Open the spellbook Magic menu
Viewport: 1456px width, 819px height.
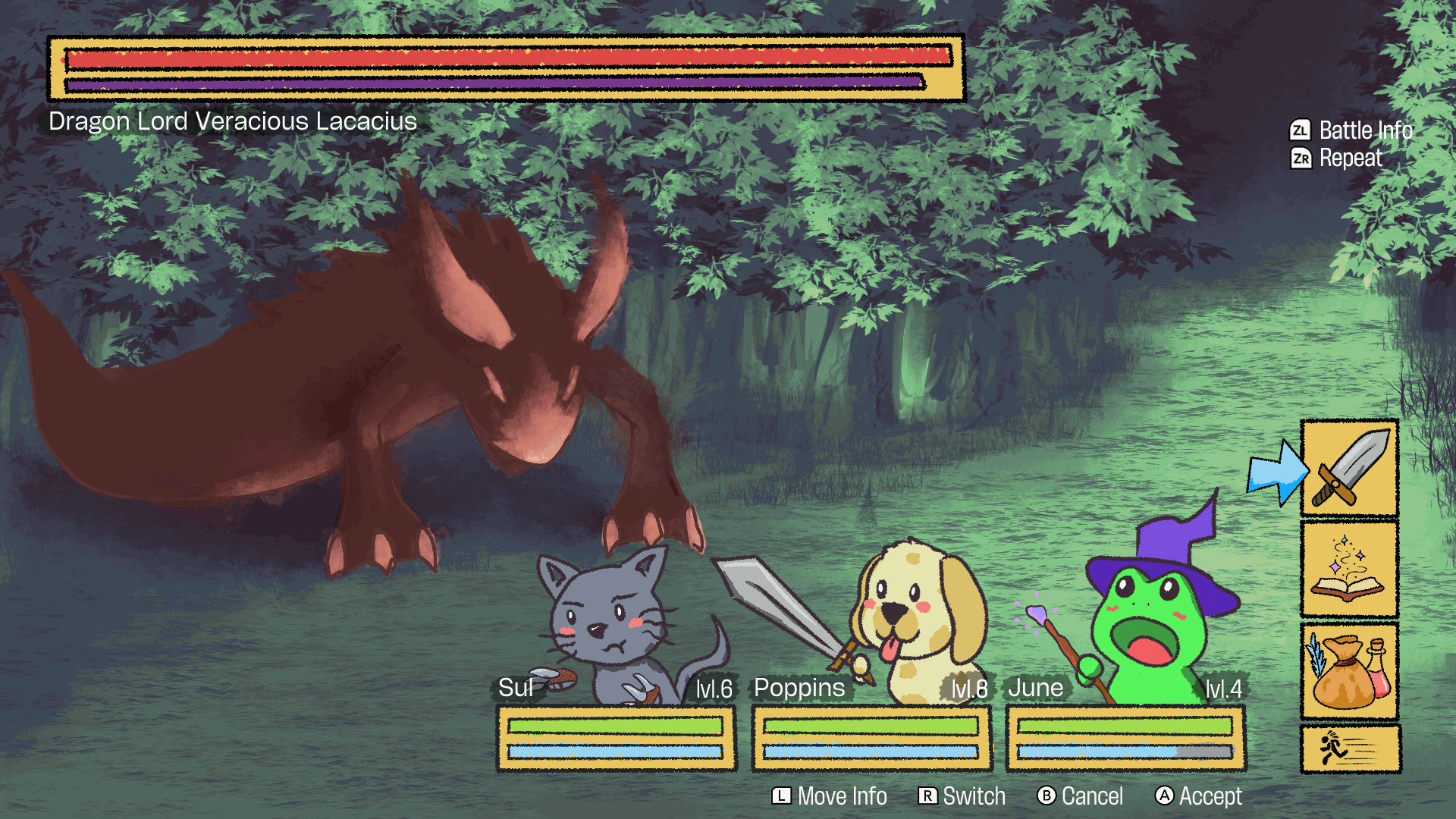coord(1349,567)
